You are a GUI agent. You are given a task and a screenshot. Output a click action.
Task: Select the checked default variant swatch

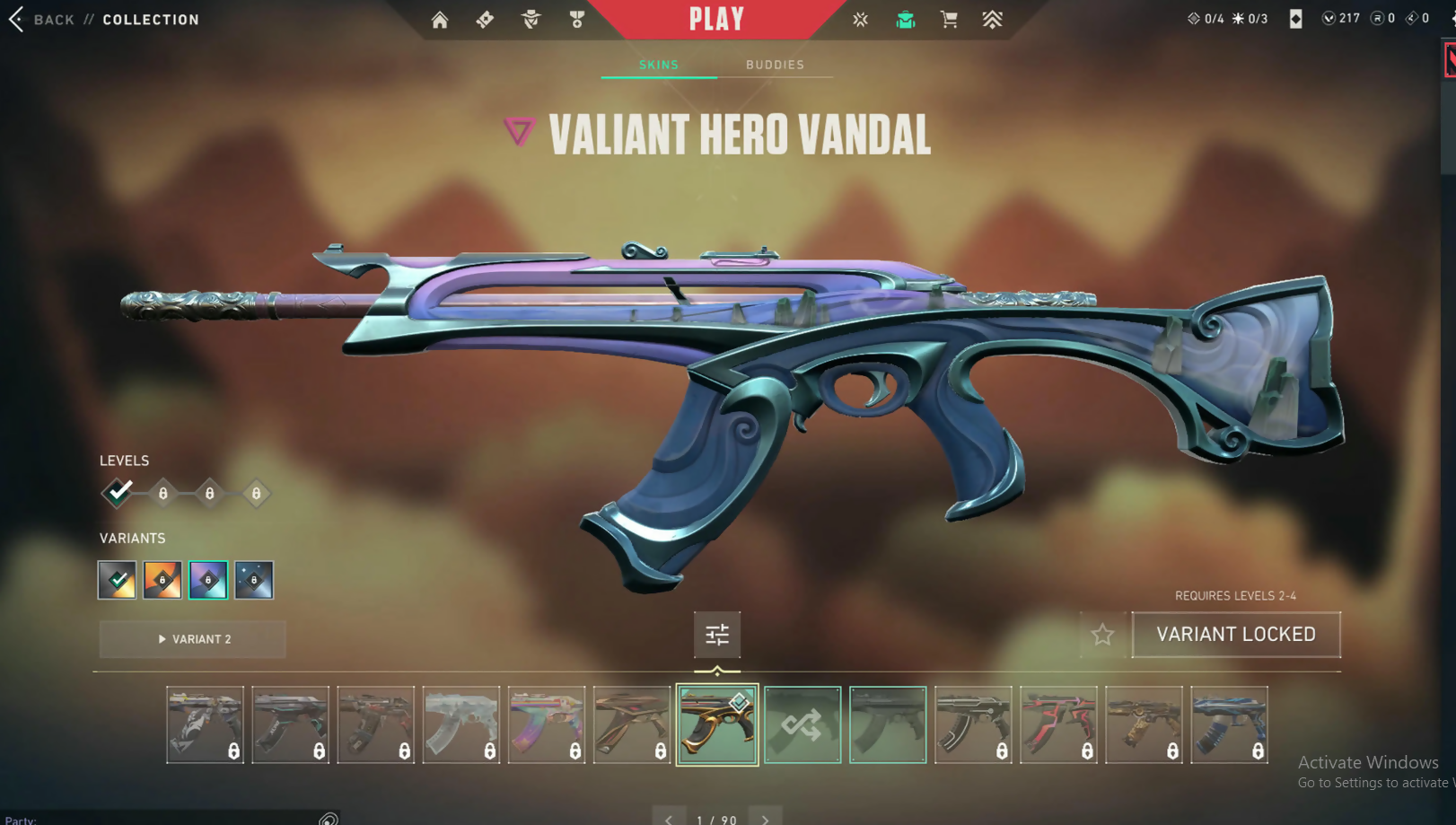(117, 580)
